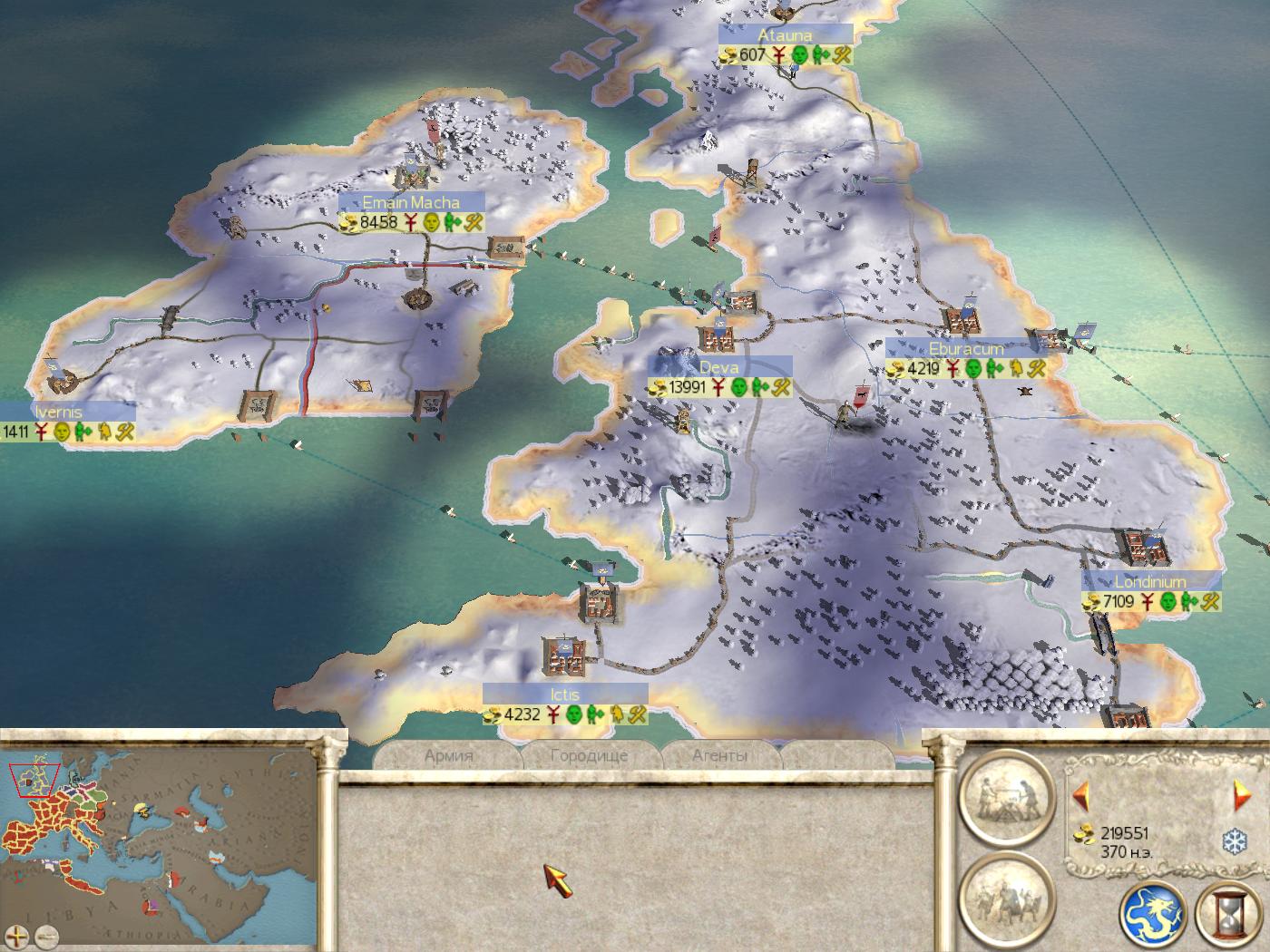Select the Агенты tab
This screenshot has width=1270, height=952.
[x=719, y=755]
